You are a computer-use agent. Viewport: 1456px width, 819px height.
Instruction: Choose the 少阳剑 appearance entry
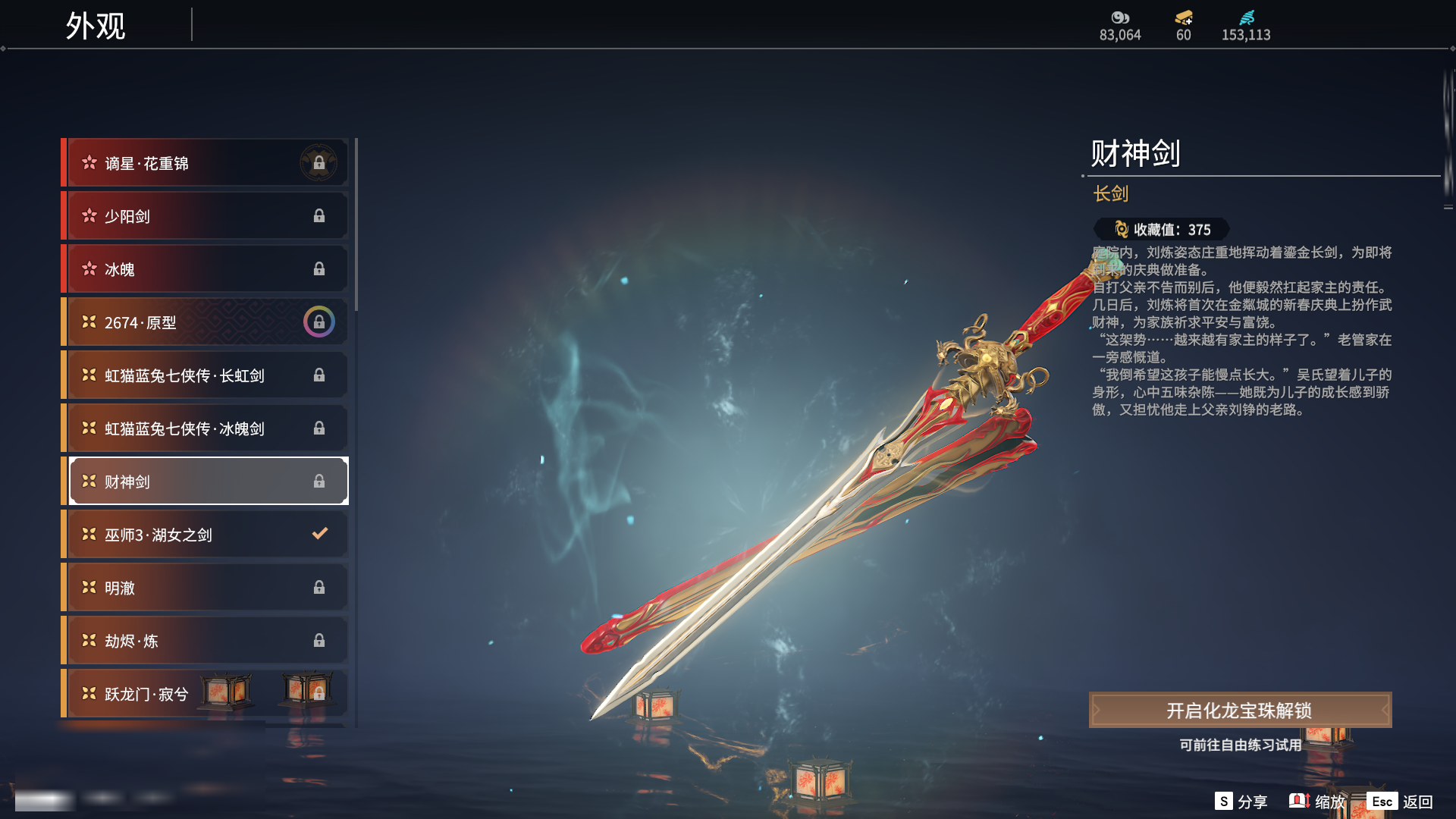206,216
